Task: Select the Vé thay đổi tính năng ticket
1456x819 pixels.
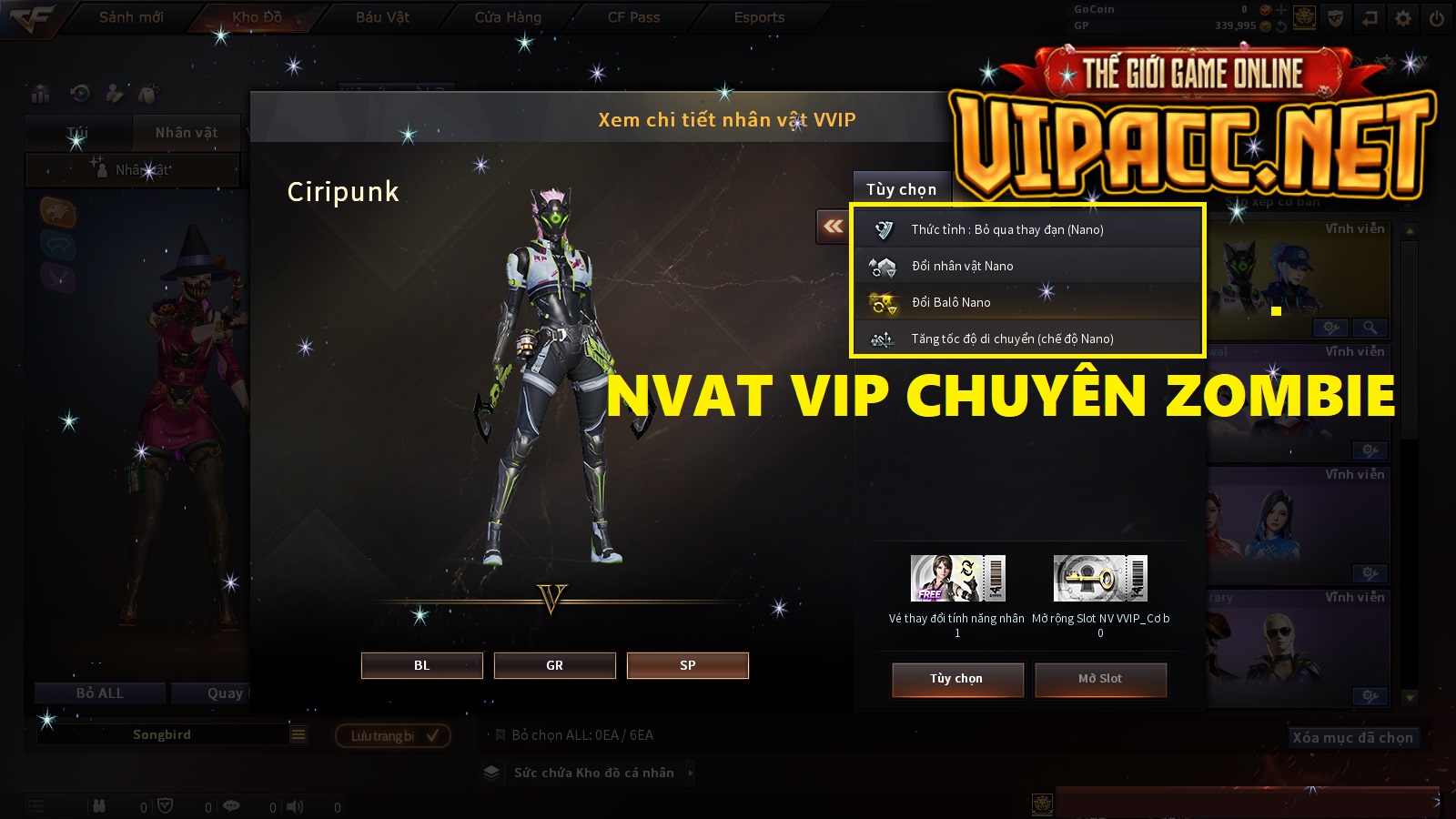Action: tap(957, 579)
